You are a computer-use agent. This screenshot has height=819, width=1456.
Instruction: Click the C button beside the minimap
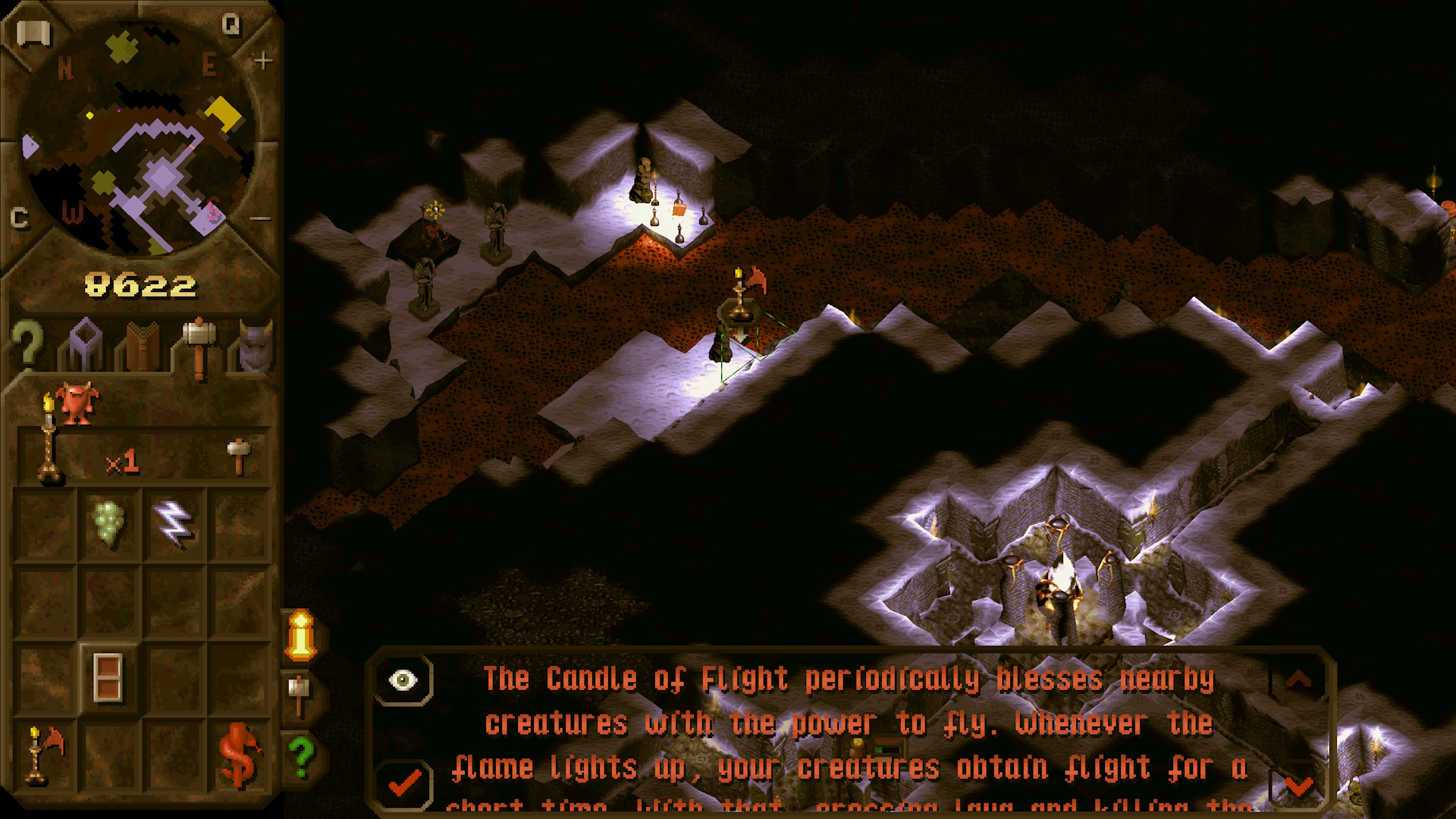(x=20, y=218)
